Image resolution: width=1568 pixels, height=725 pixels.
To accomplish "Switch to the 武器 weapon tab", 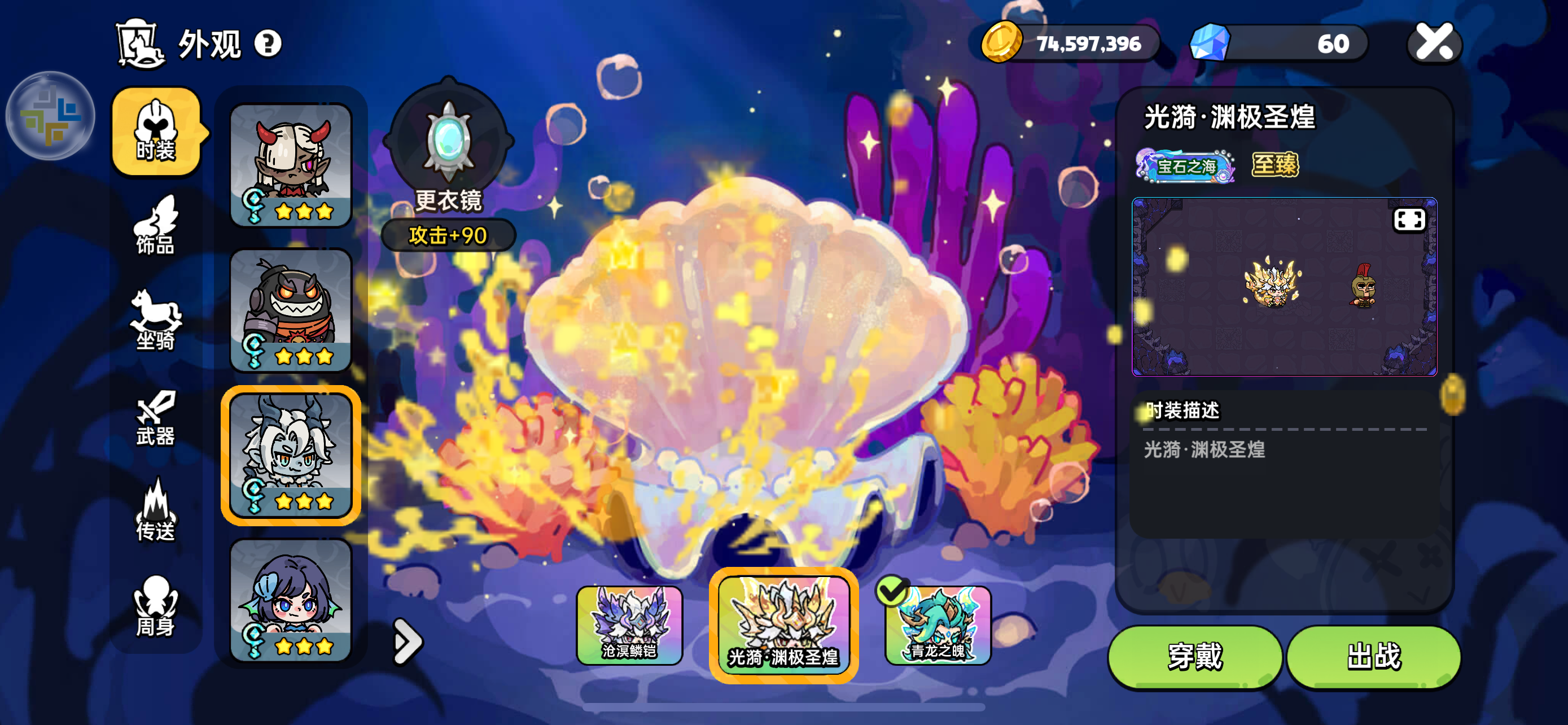I will click(x=156, y=418).
